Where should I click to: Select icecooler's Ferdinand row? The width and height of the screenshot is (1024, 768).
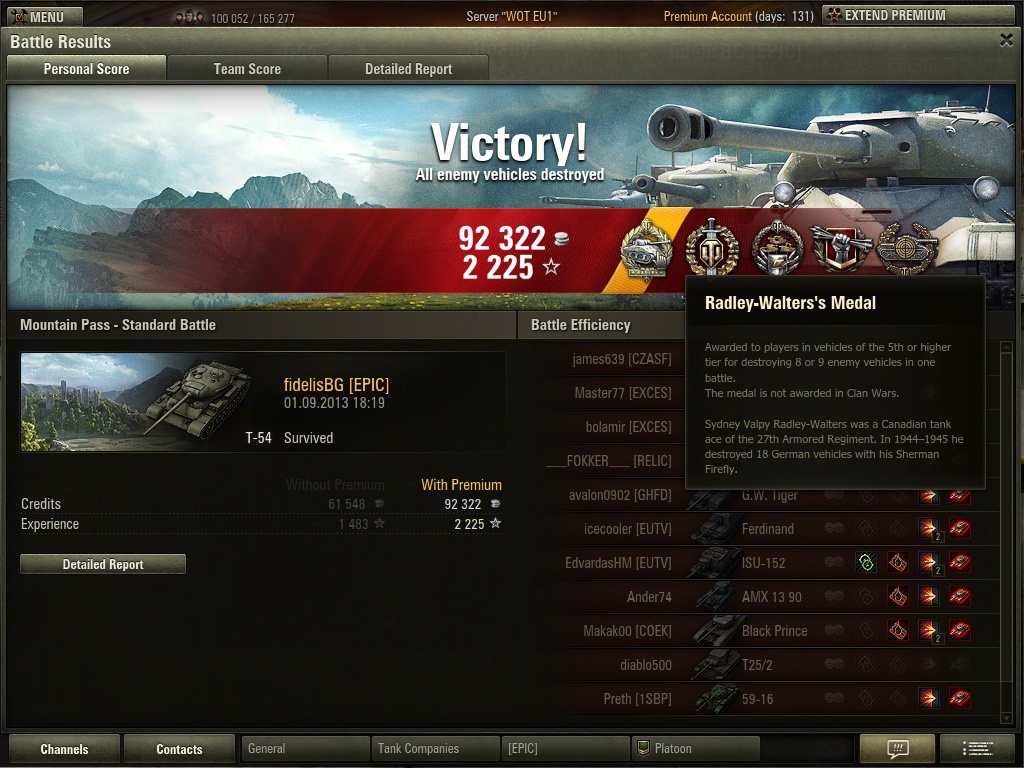coord(760,529)
